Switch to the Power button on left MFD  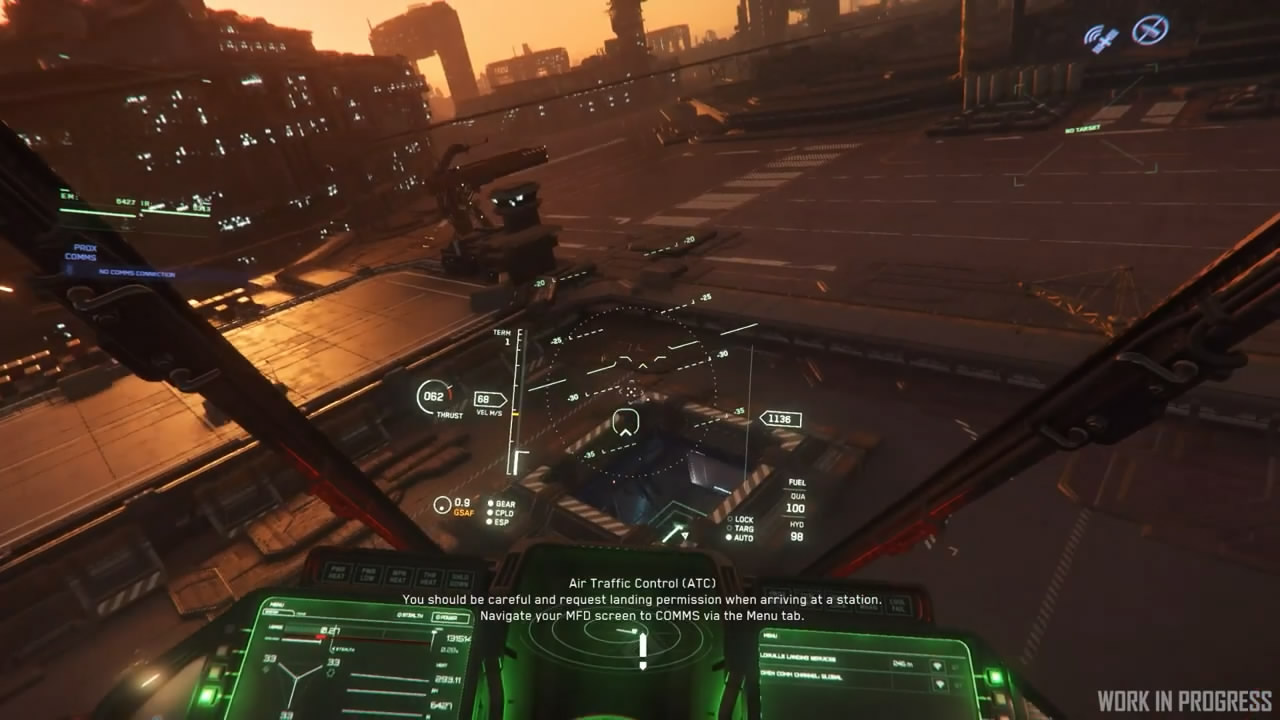pyautogui.click(x=450, y=617)
